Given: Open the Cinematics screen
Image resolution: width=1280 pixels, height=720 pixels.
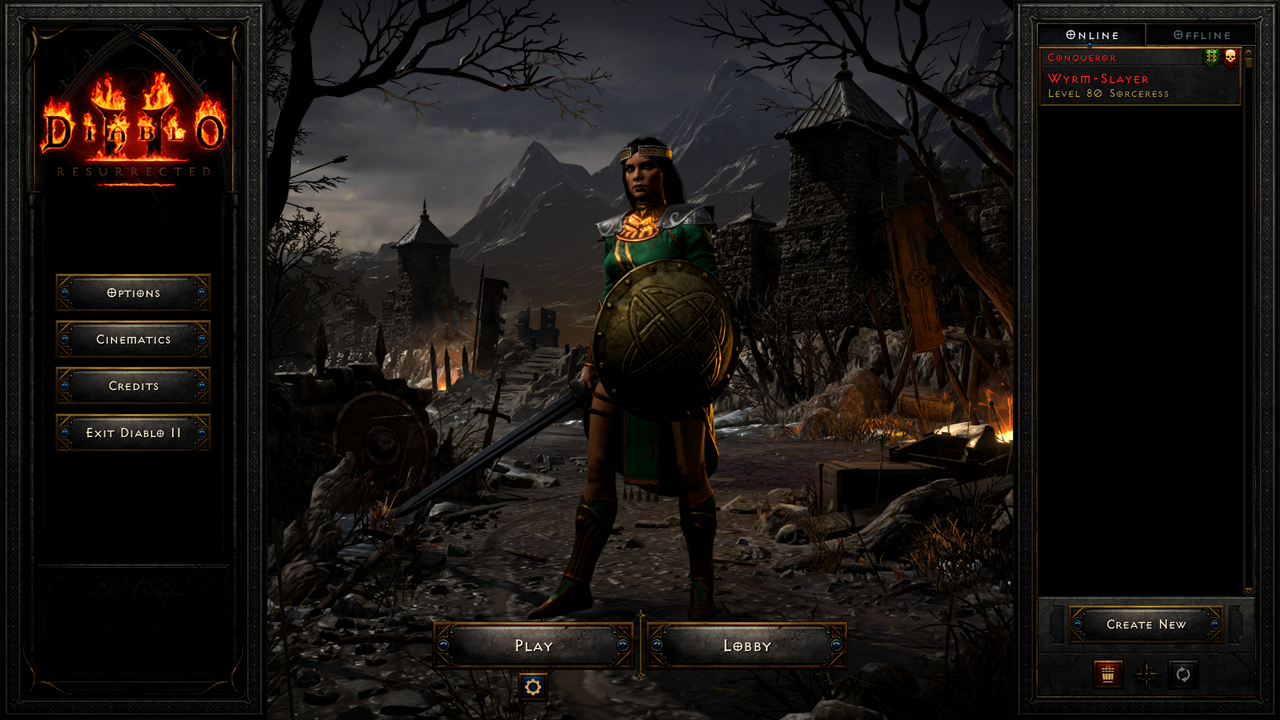Looking at the screenshot, I should [133, 339].
